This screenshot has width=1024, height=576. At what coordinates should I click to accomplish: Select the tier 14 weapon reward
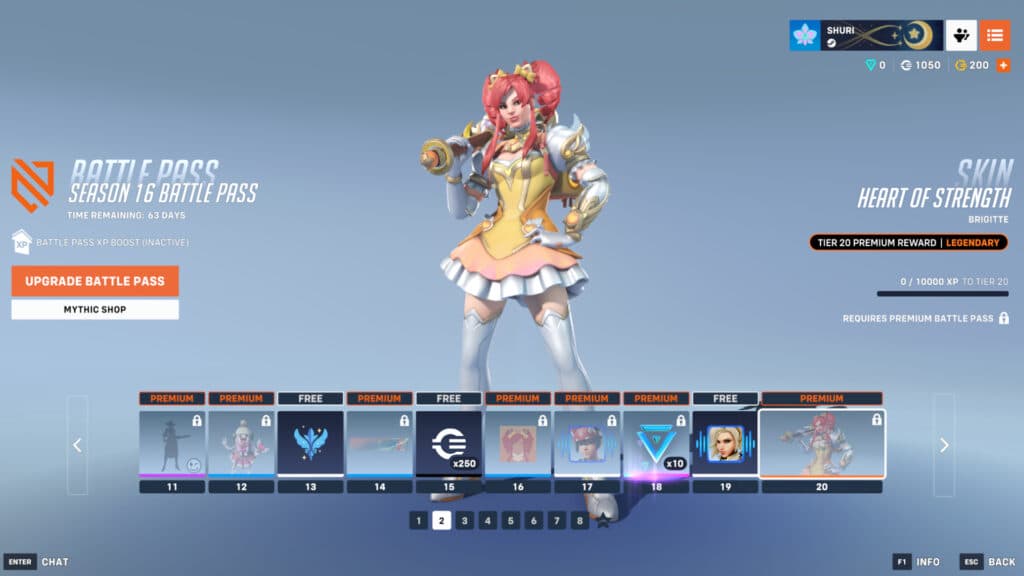tap(379, 443)
